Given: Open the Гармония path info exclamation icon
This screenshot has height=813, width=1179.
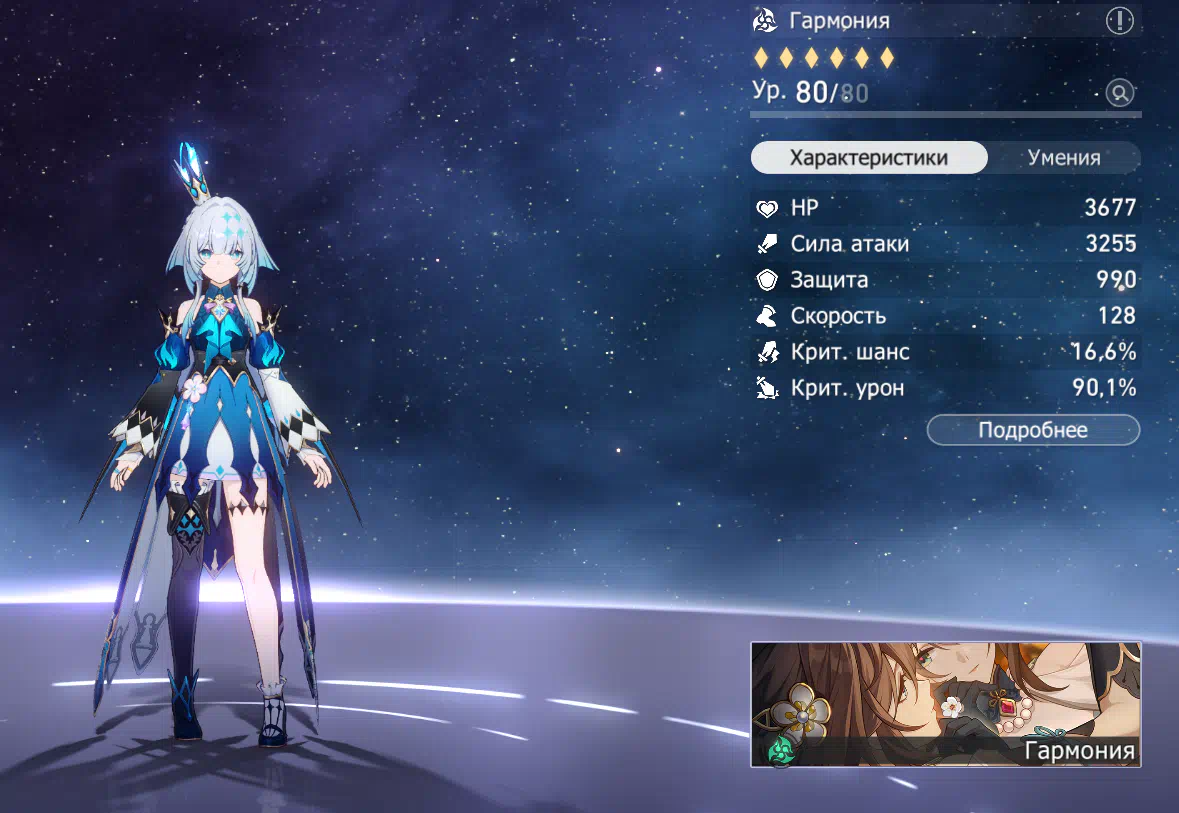Looking at the screenshot, I should [x=1119, y=21].
